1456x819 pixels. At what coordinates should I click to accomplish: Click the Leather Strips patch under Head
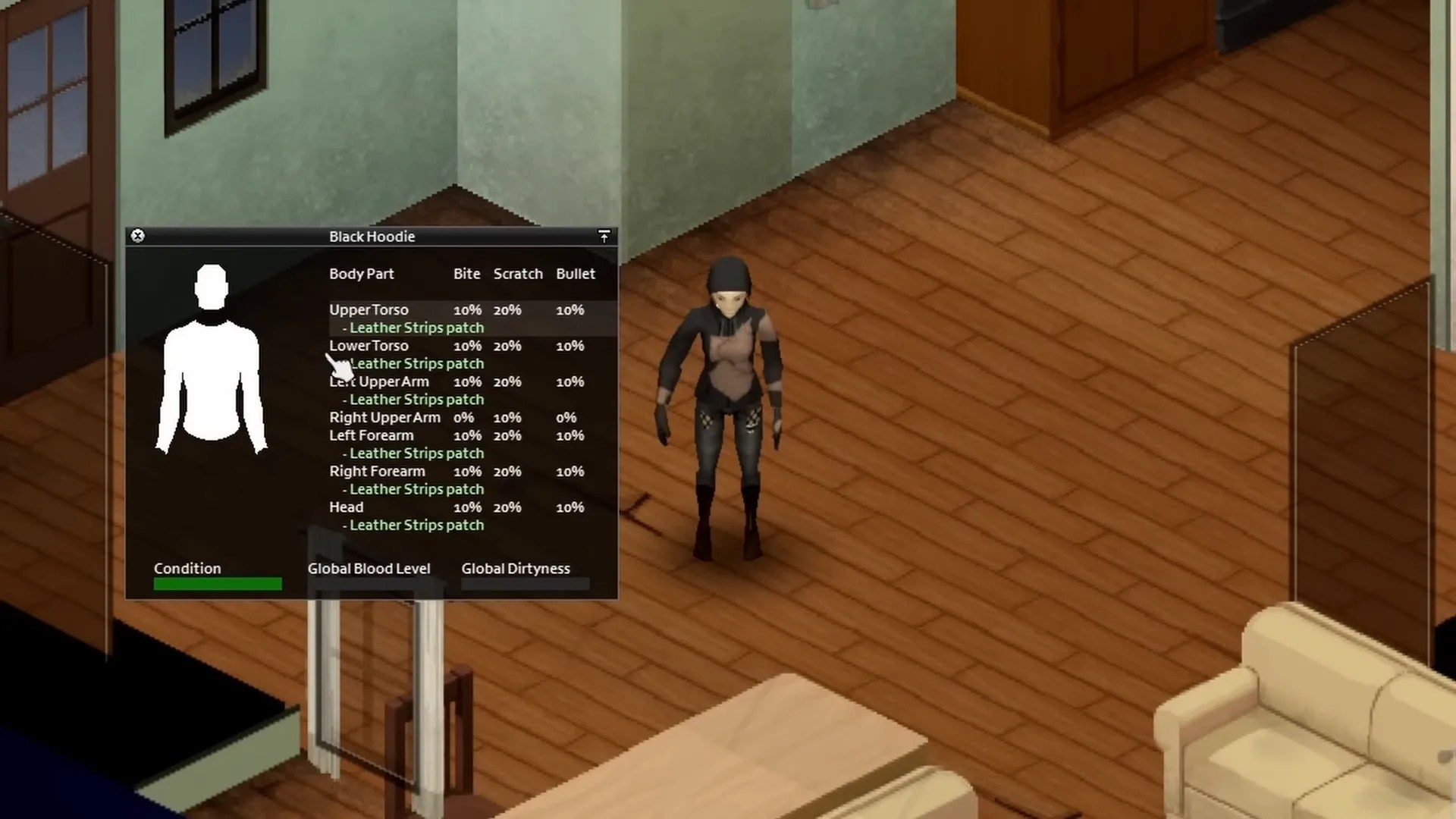(416, 525)
